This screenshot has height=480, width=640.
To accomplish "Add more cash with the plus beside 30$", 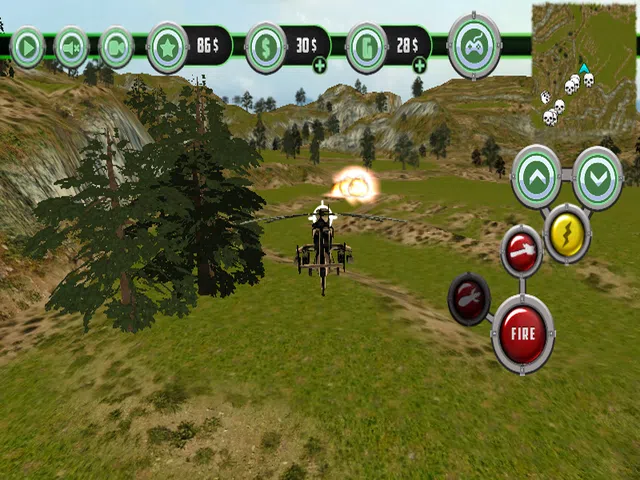I will (319, 66).
